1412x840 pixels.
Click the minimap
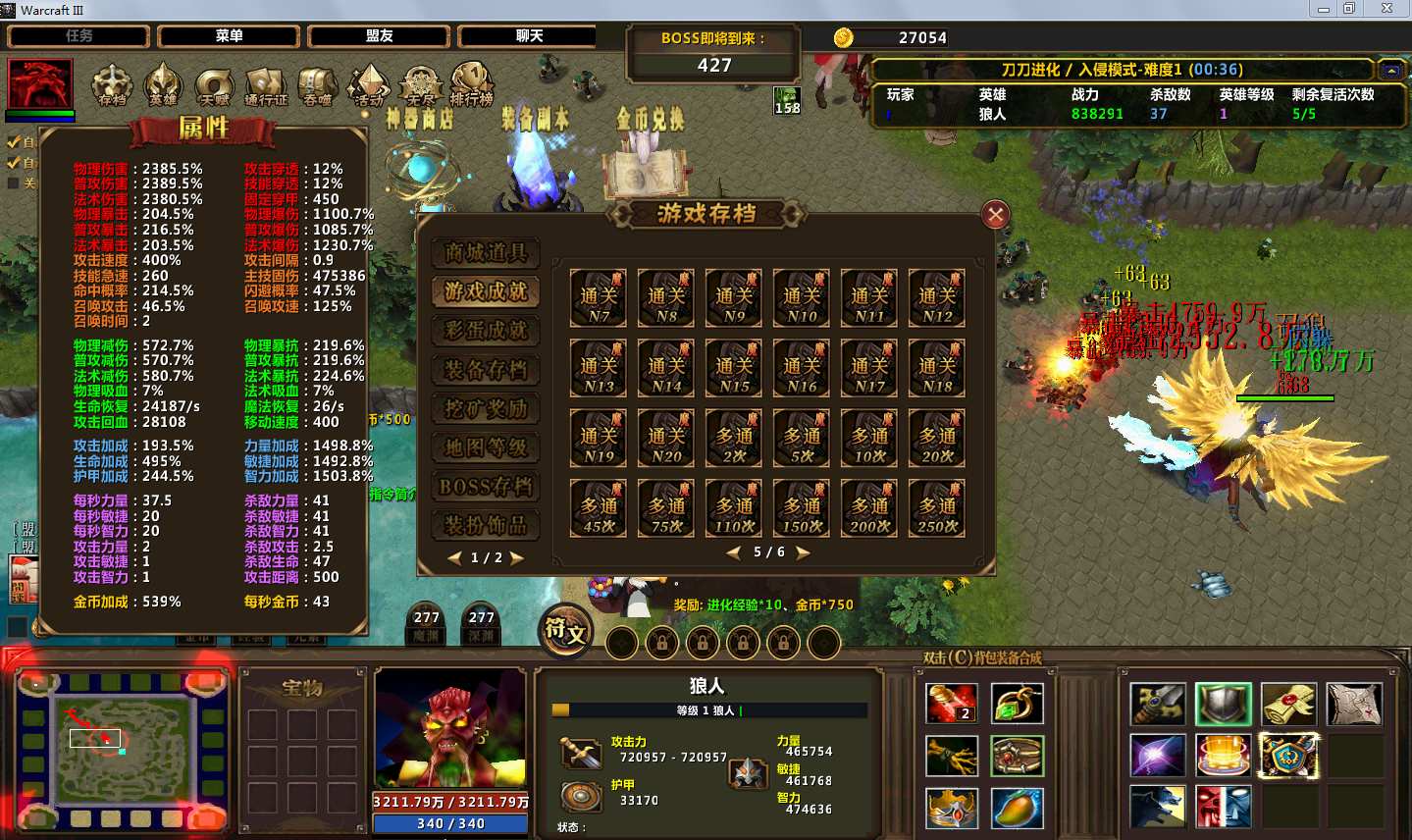(x=123, y=749)
